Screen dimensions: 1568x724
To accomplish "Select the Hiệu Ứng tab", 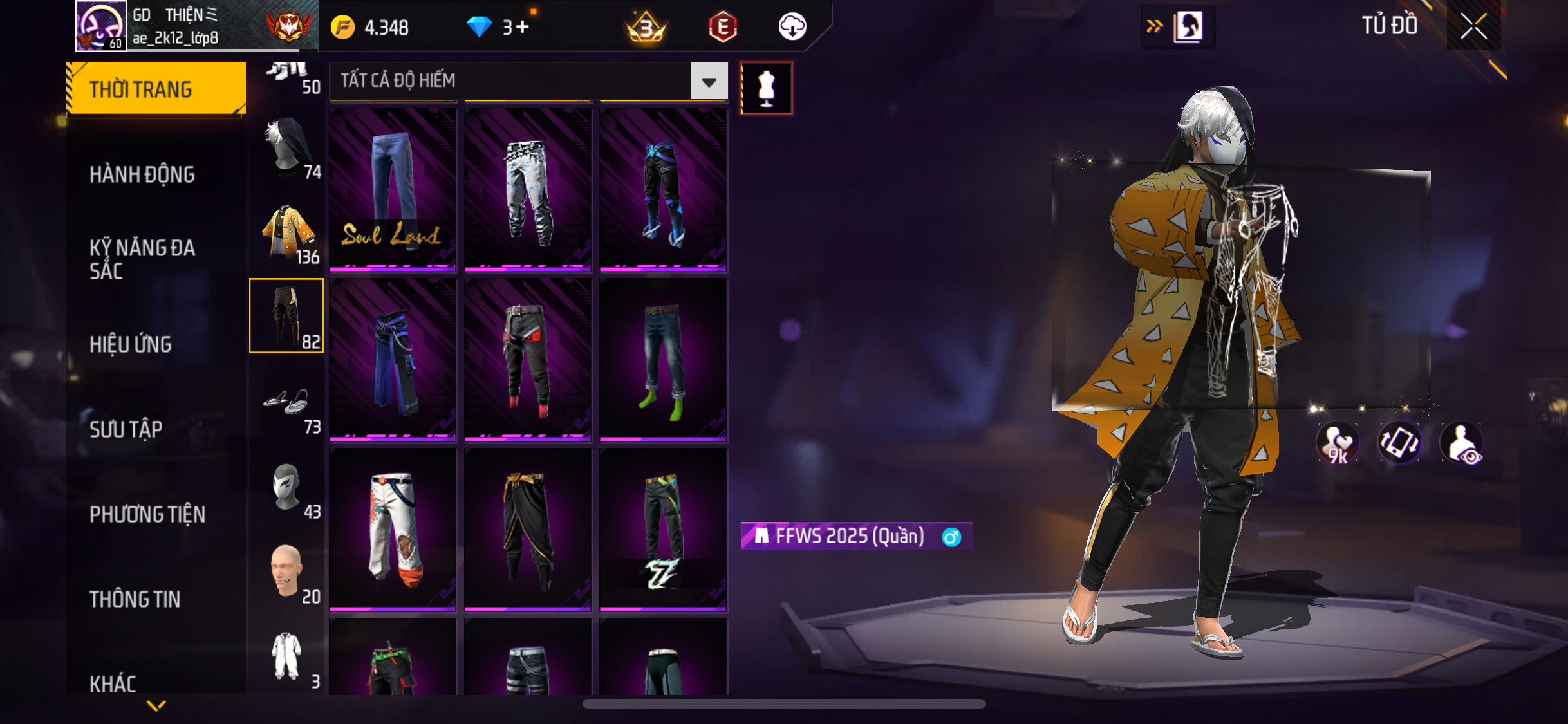I will pos(131,344).
